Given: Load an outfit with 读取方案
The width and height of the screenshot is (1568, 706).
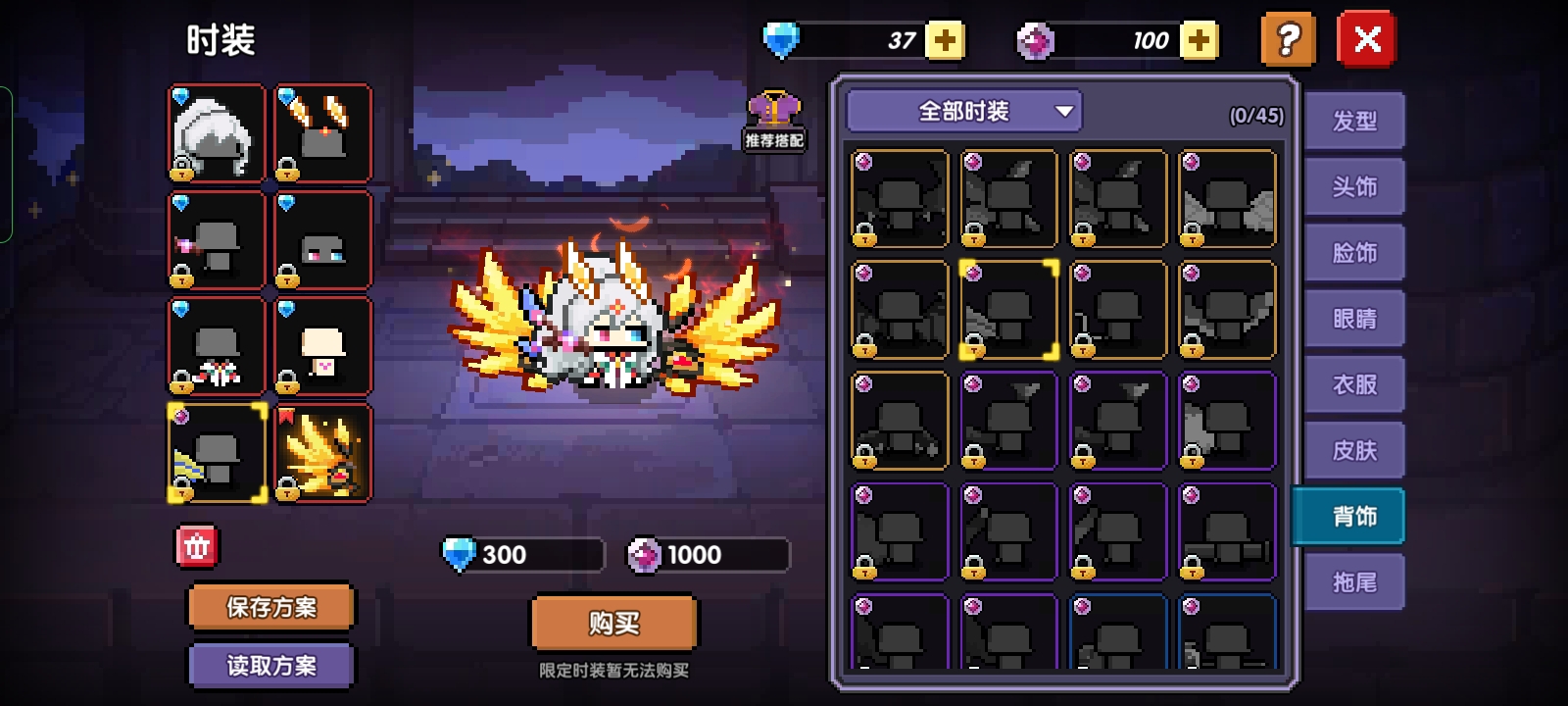Looking at the screenshot, I should tap(271, 666).
